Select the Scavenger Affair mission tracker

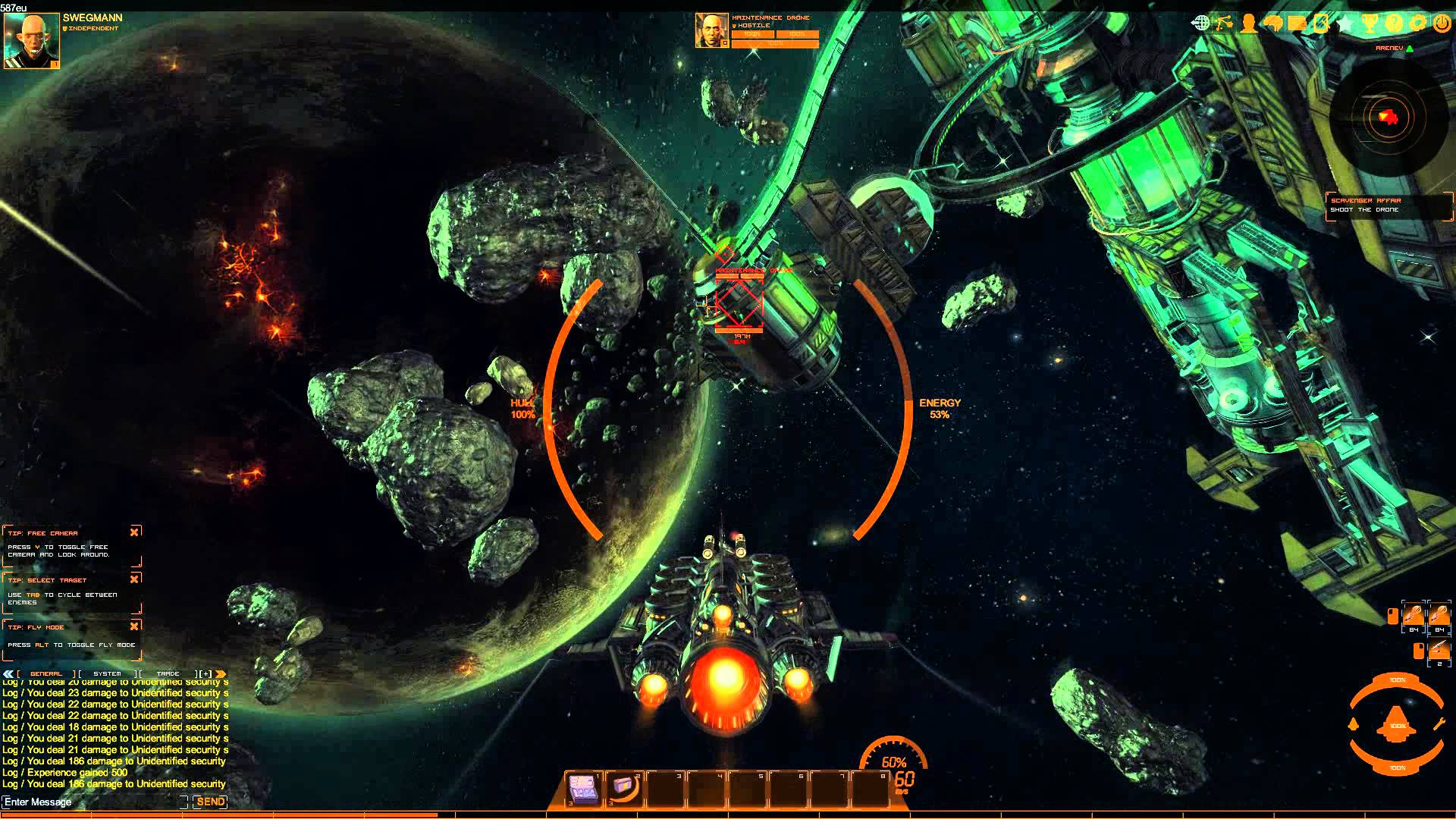pos(1388,205)
